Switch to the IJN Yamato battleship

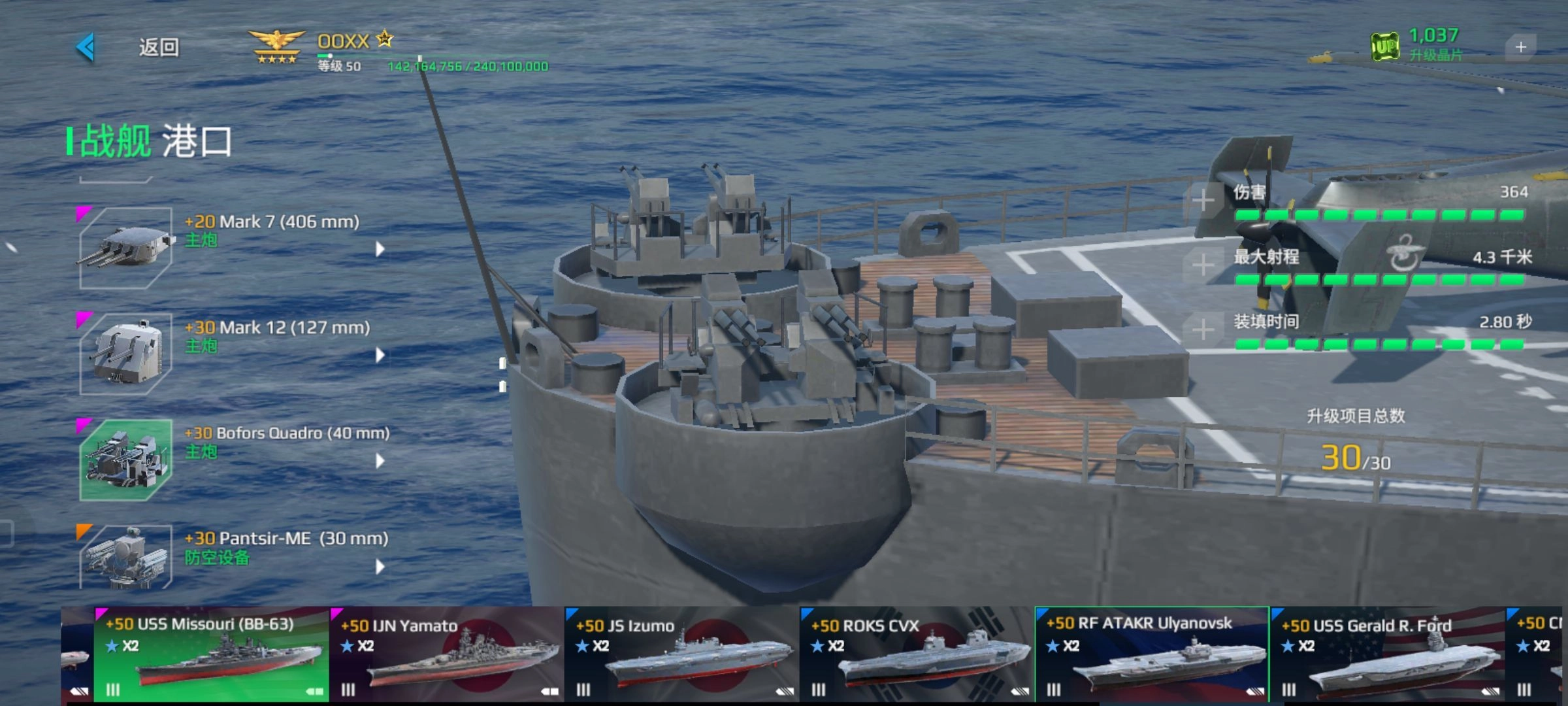click(446, 655)
